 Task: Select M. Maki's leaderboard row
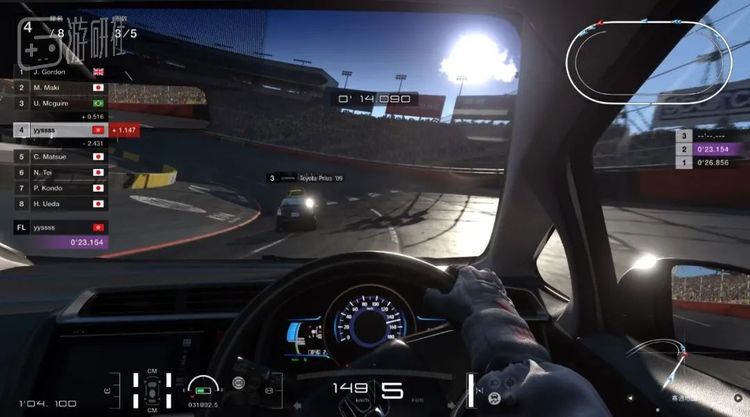[x=60, y=87]
